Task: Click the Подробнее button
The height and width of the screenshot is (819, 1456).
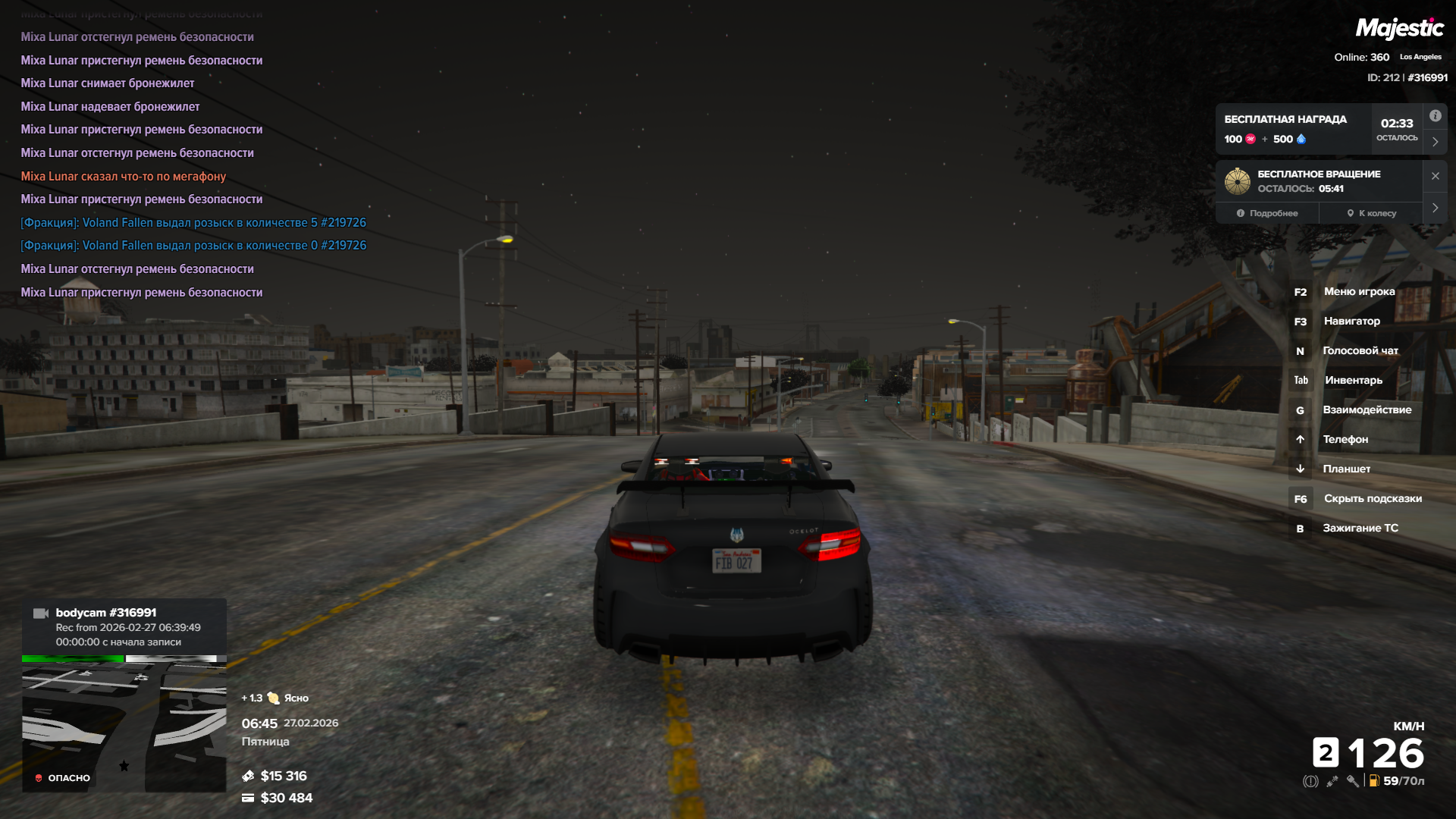Action: [x=1267, y=213]
